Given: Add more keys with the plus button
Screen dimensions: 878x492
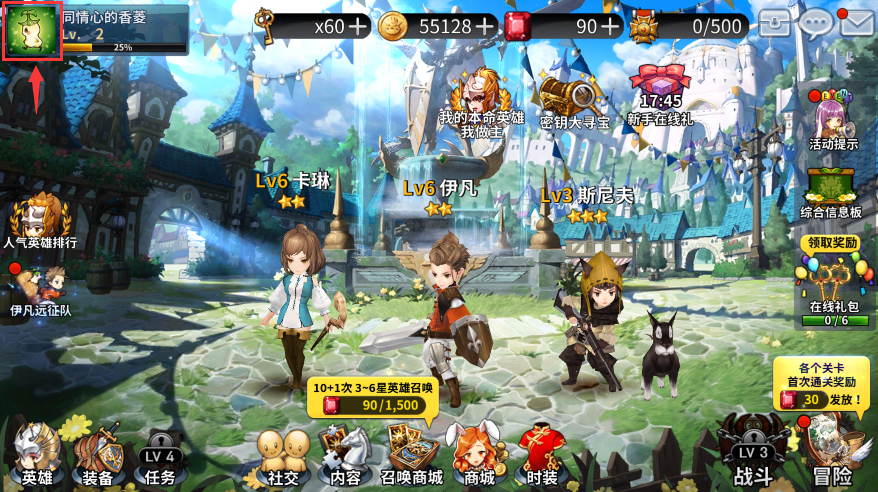Looking at the screenshot, I should [x=358, y=26].
